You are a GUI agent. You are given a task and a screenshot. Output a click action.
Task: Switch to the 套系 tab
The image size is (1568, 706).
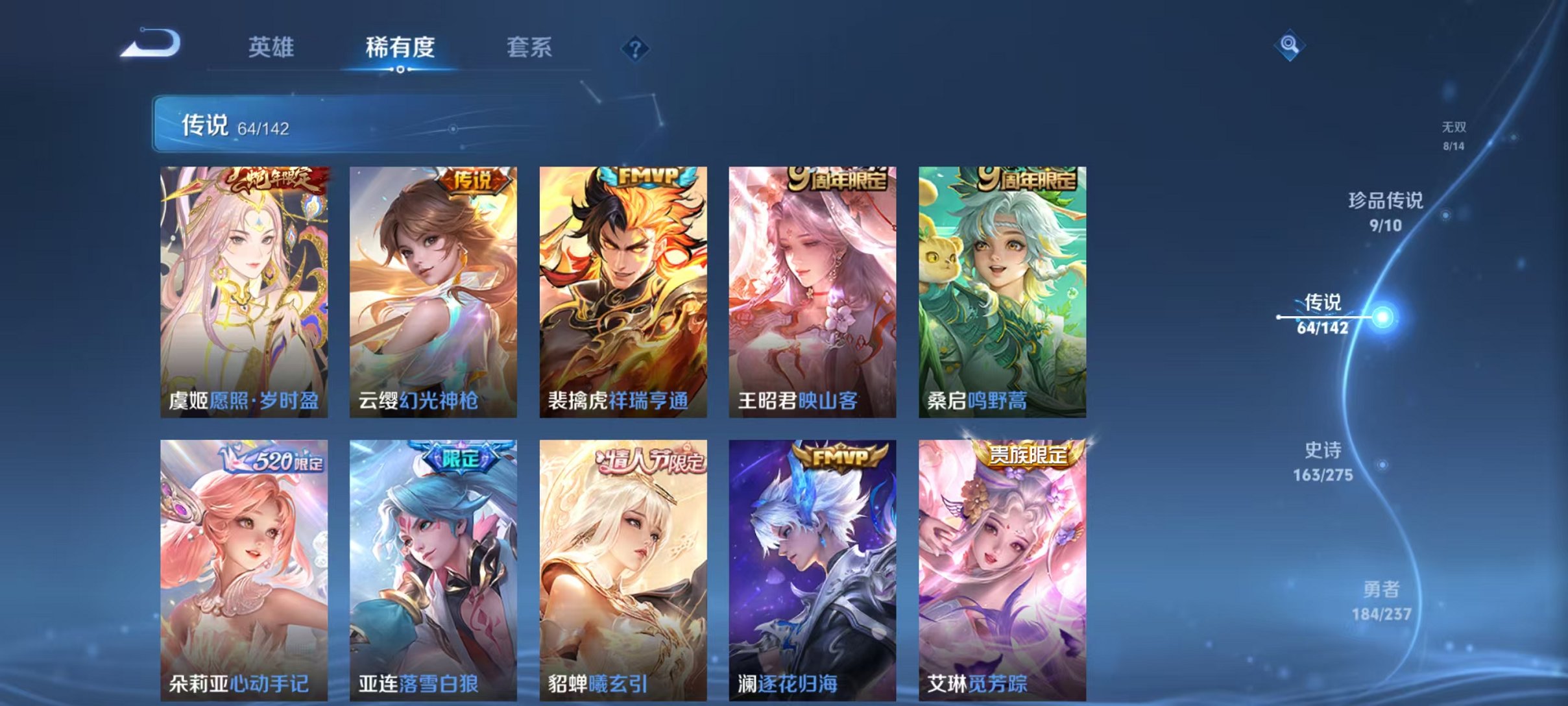click(529, 47)
